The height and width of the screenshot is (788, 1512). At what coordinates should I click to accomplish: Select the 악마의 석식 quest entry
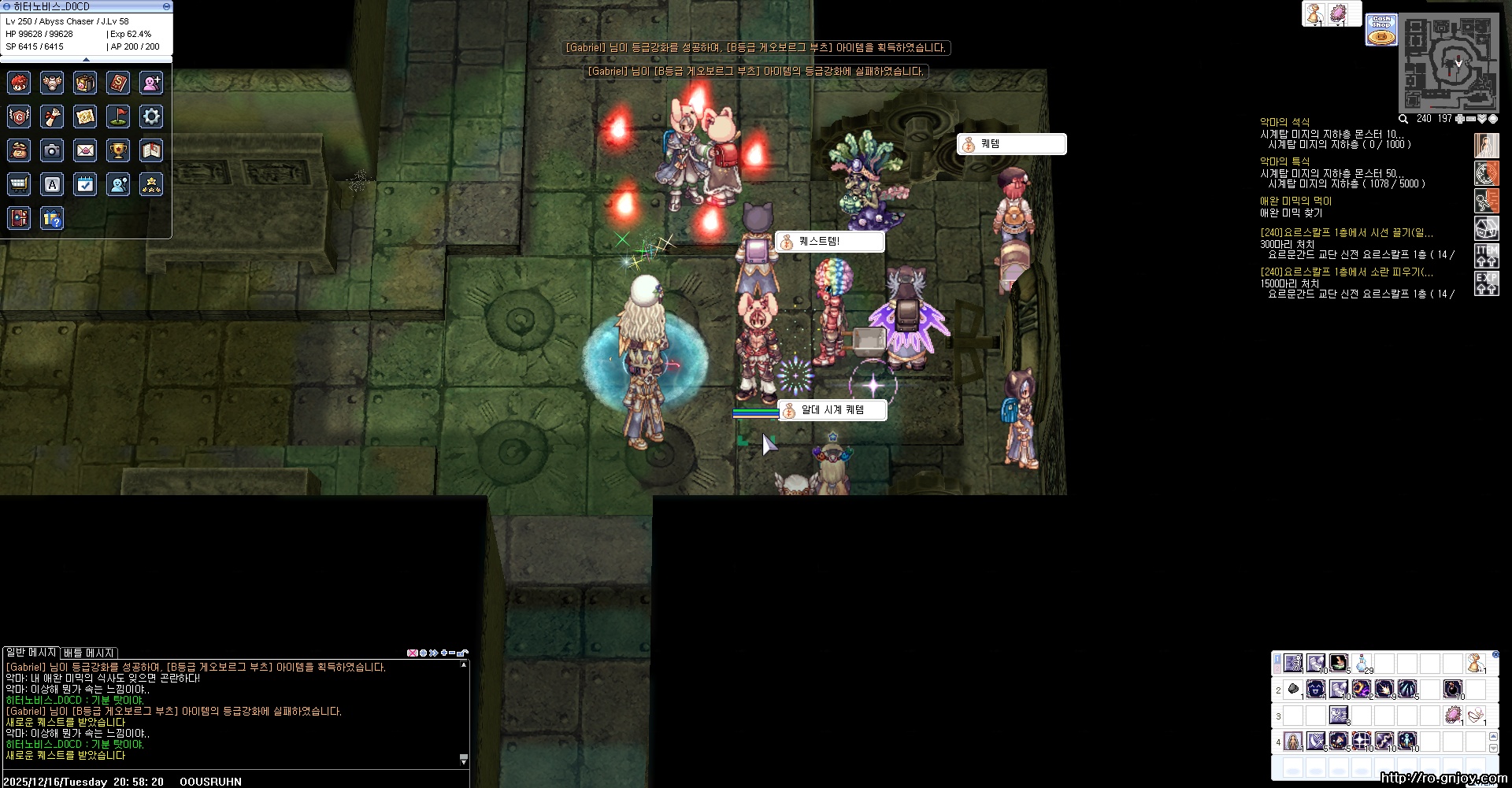[1284, 122]
